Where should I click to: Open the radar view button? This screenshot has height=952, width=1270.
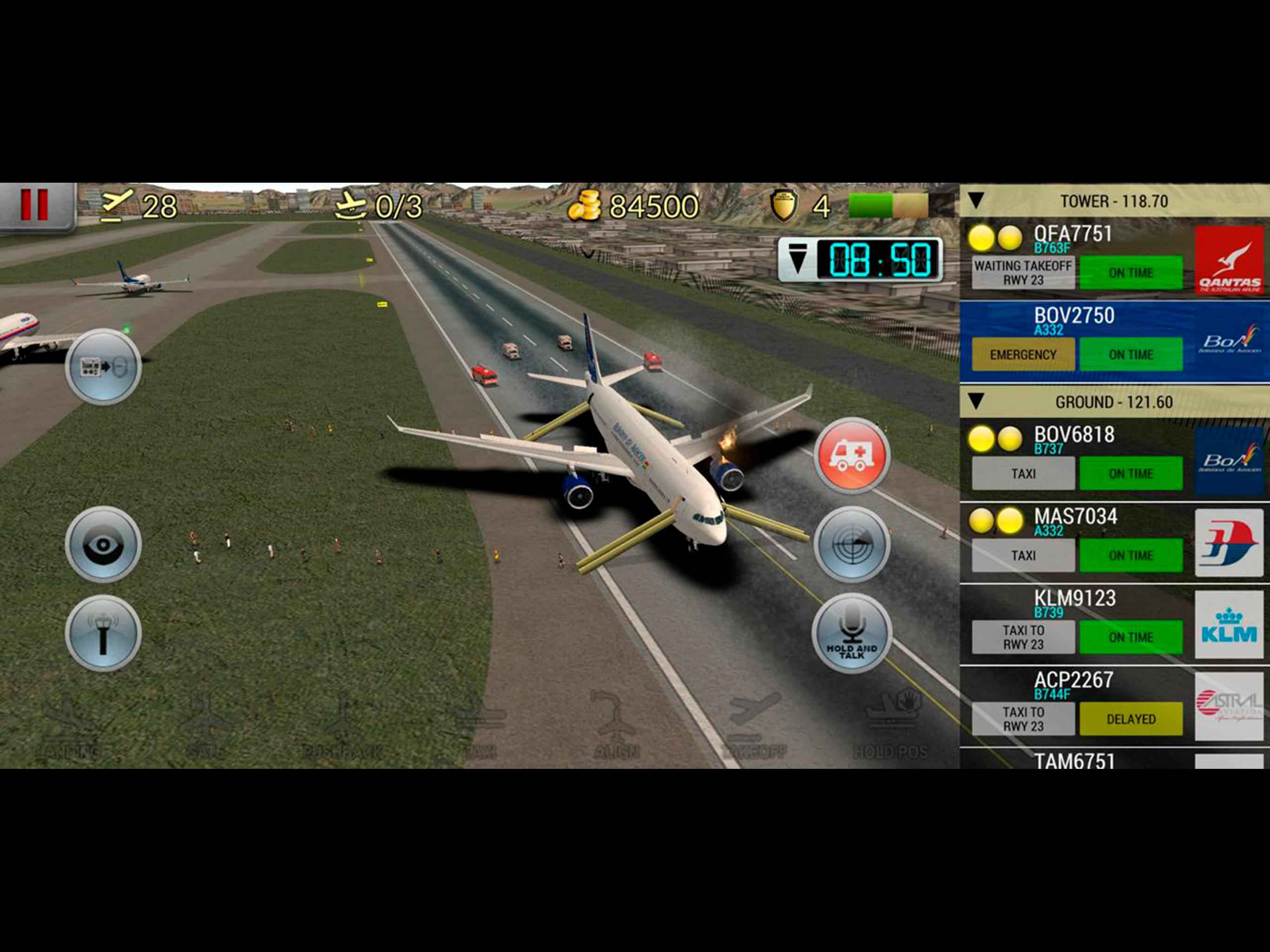tap(852, 543)
